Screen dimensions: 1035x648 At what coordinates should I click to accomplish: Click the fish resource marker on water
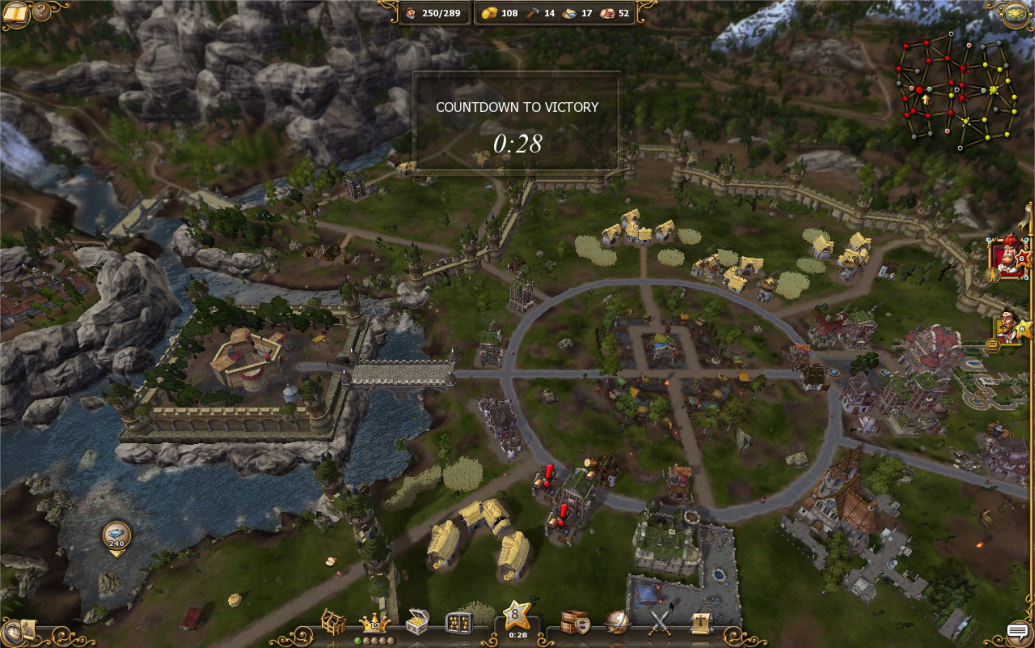click(x=116, y=536)
